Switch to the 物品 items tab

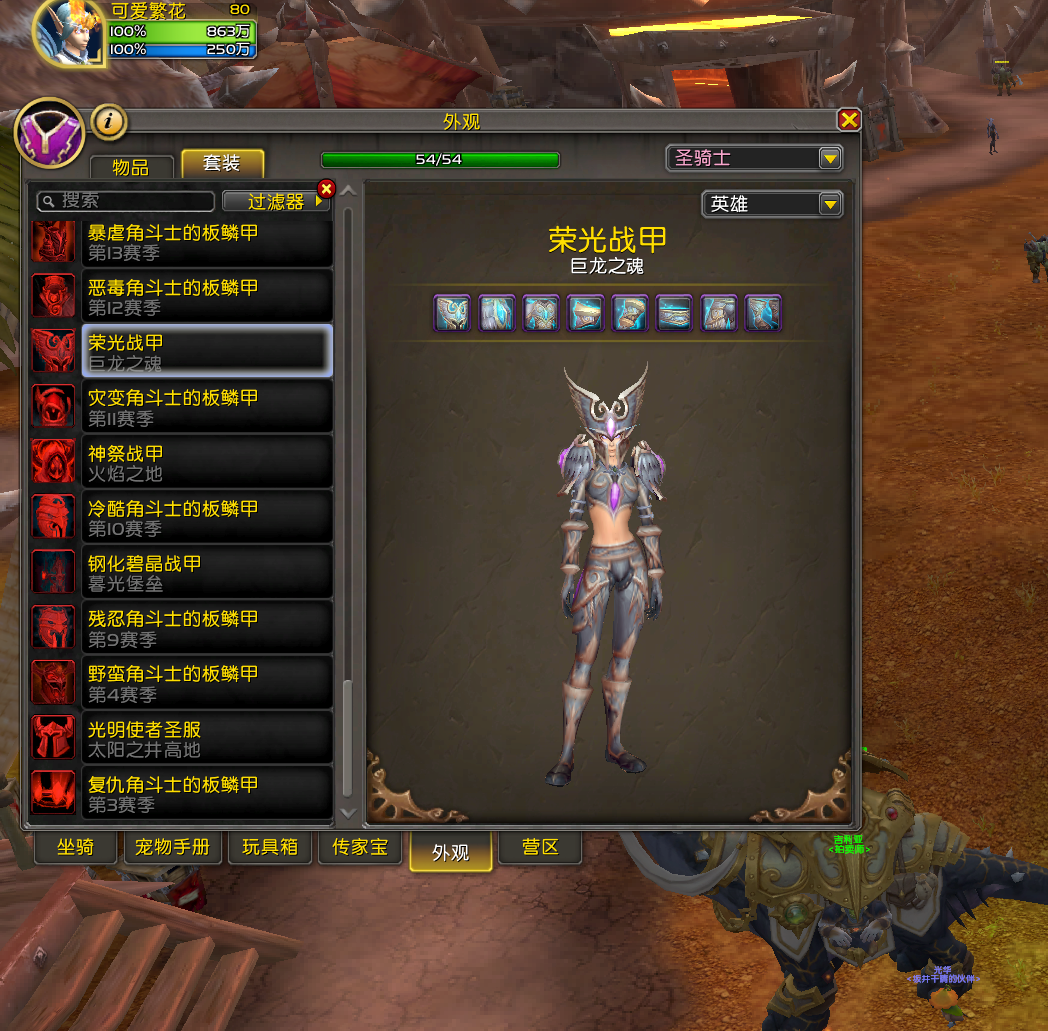131,166
